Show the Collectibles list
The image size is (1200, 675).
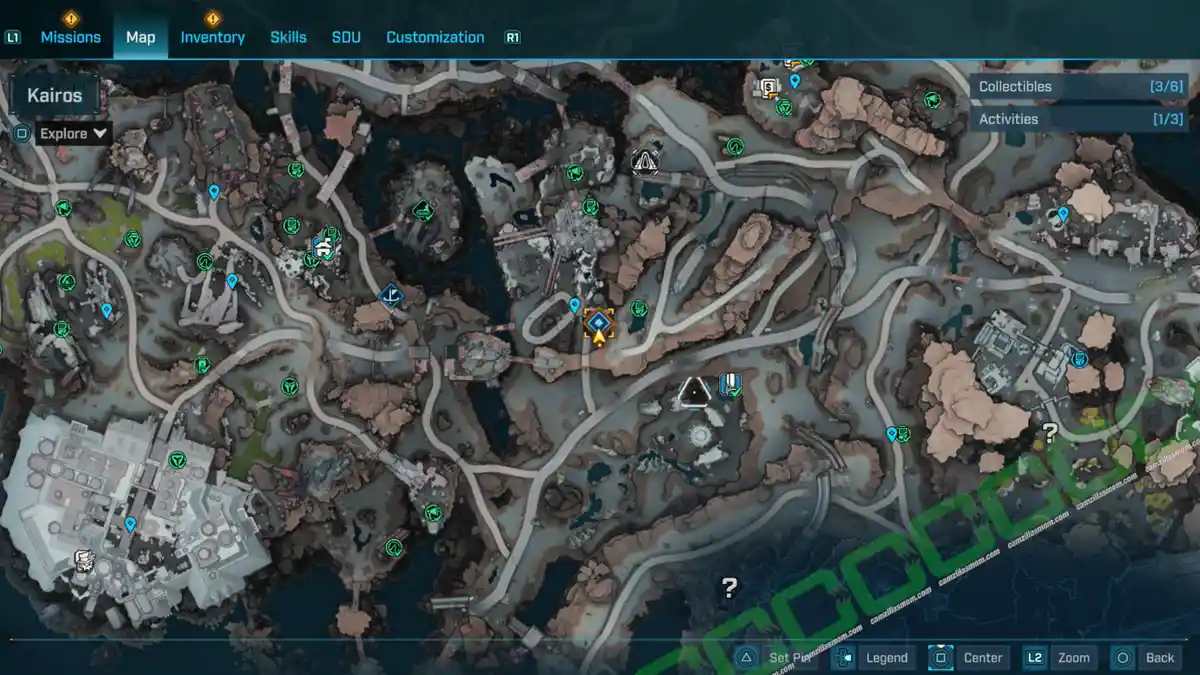(x=1080, y=87)
